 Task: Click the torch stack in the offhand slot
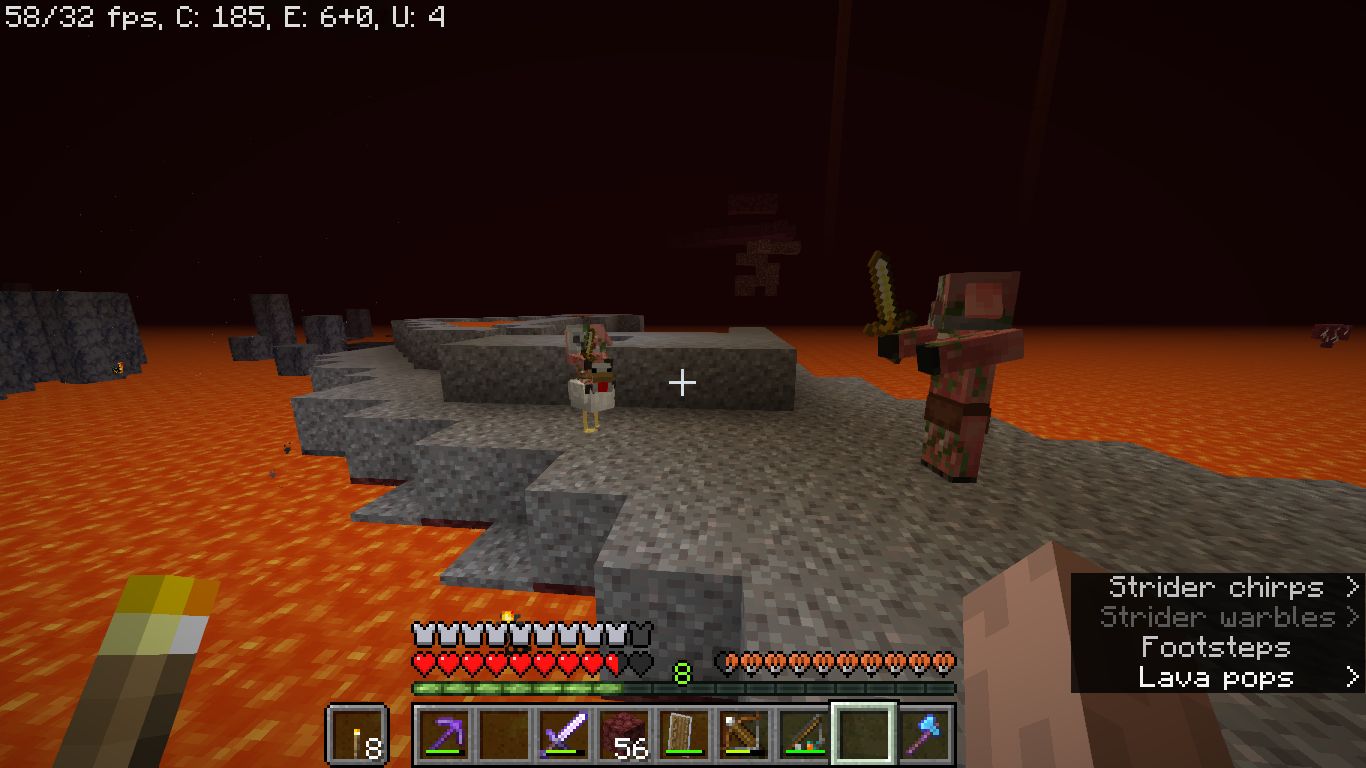point(358,733)
